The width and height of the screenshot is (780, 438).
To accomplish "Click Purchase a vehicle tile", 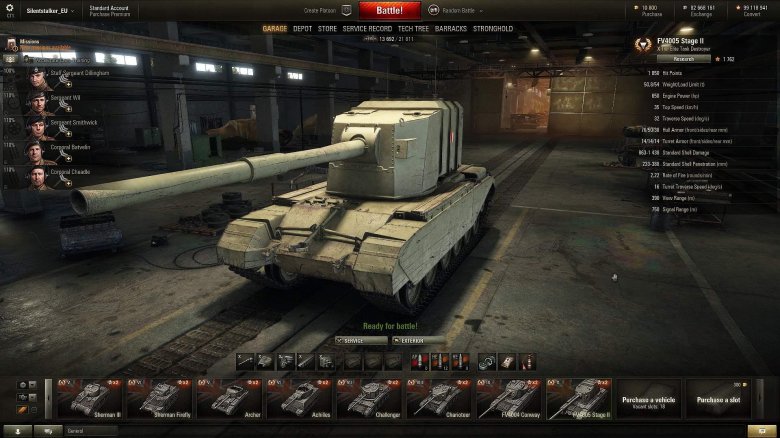I will [649, 398].
